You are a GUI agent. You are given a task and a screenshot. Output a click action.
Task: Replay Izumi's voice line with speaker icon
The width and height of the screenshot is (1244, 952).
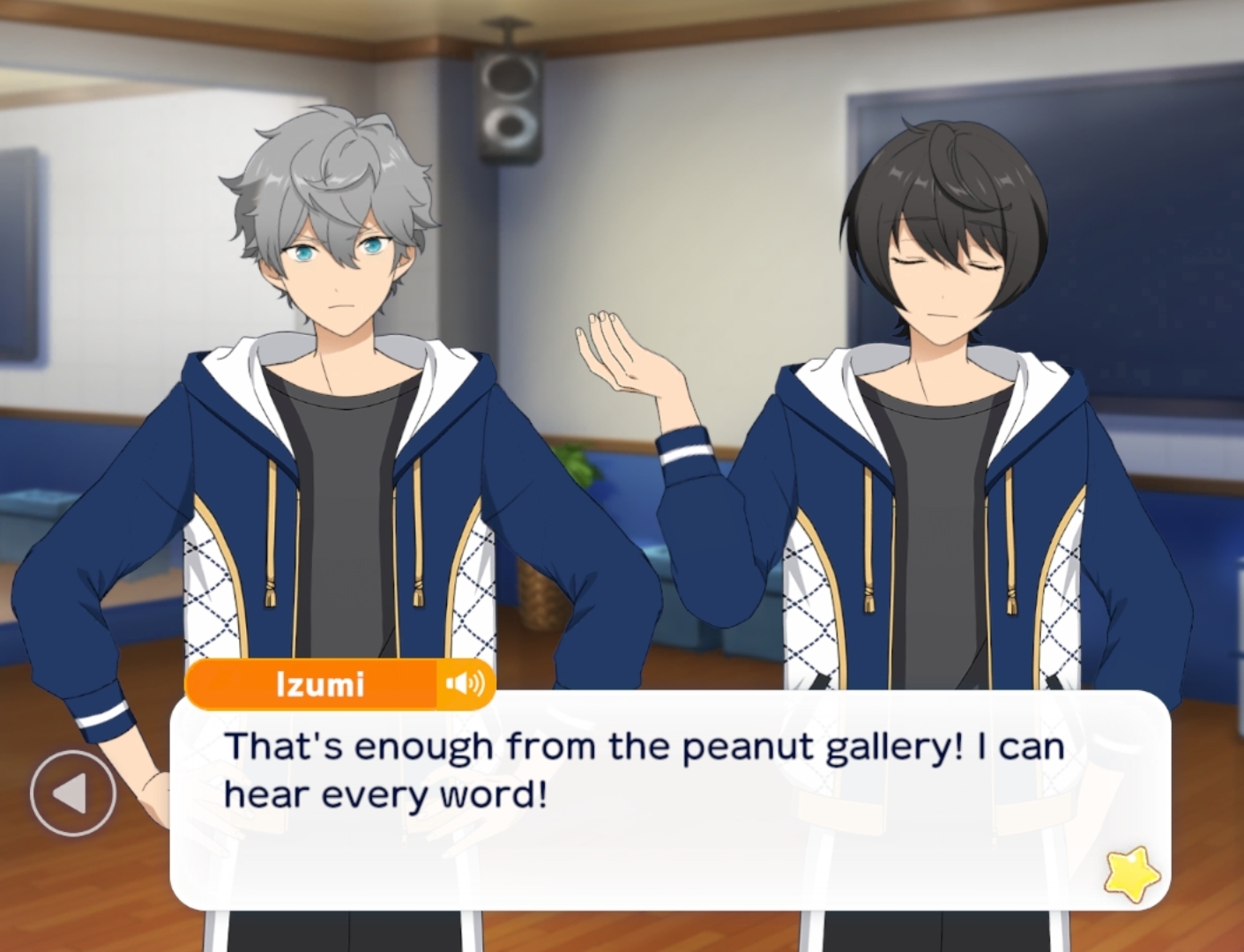click(466, 684)
